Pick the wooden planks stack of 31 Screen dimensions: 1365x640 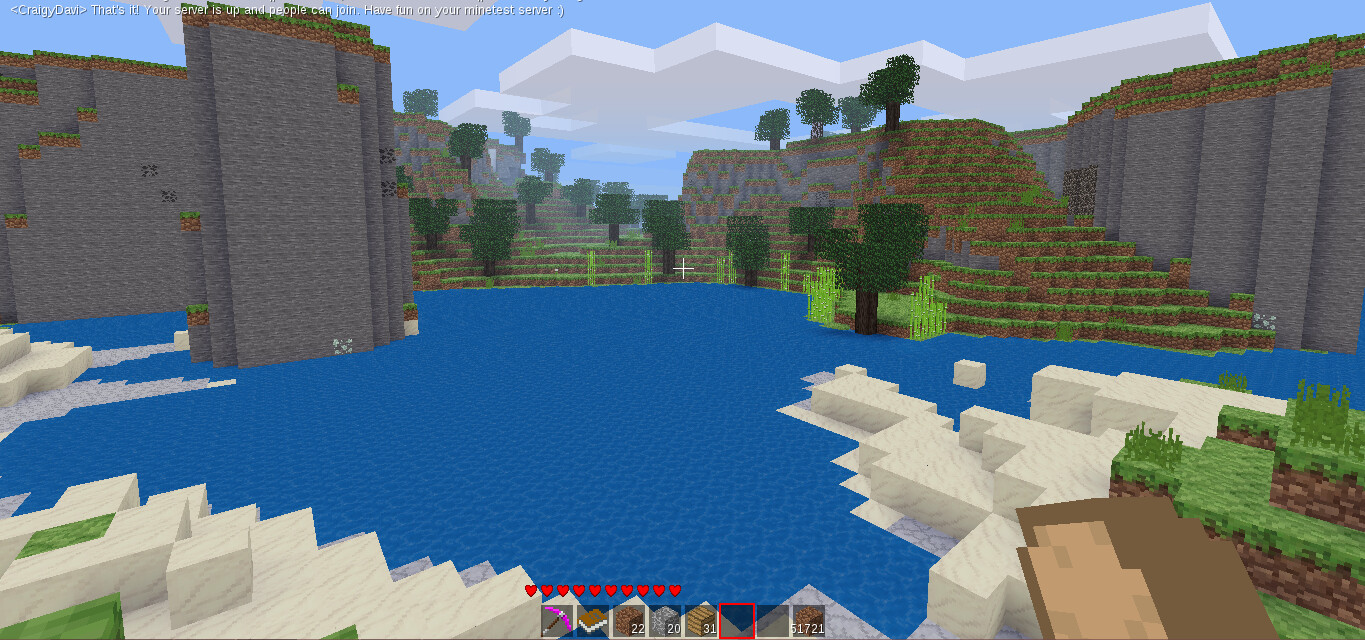701,621
